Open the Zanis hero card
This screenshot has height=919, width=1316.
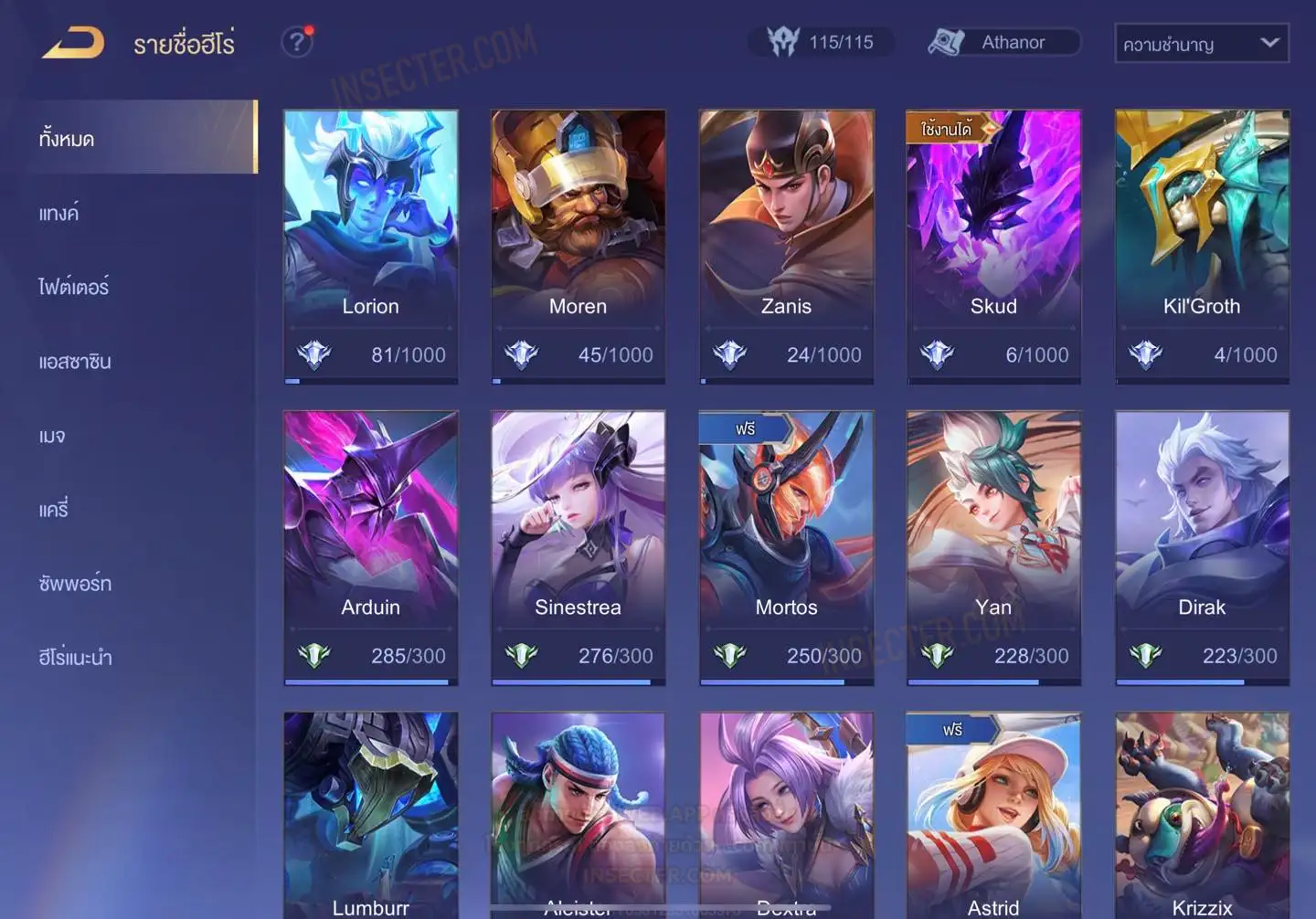pos(786,246)
